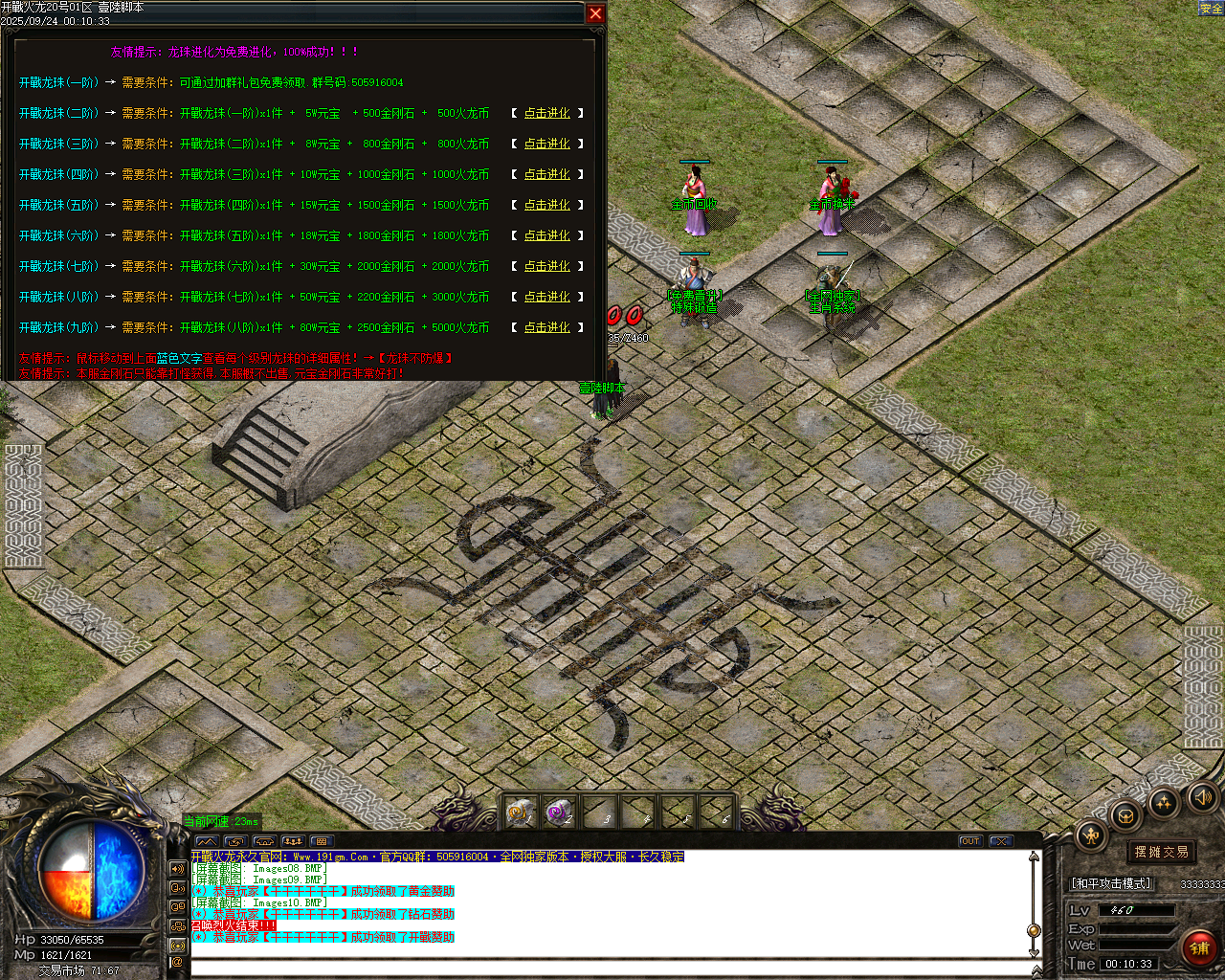This screenshot has height=980, width=1225.
Task: Mute the game sound via the speaker icon
Action: coord(1202,798)
